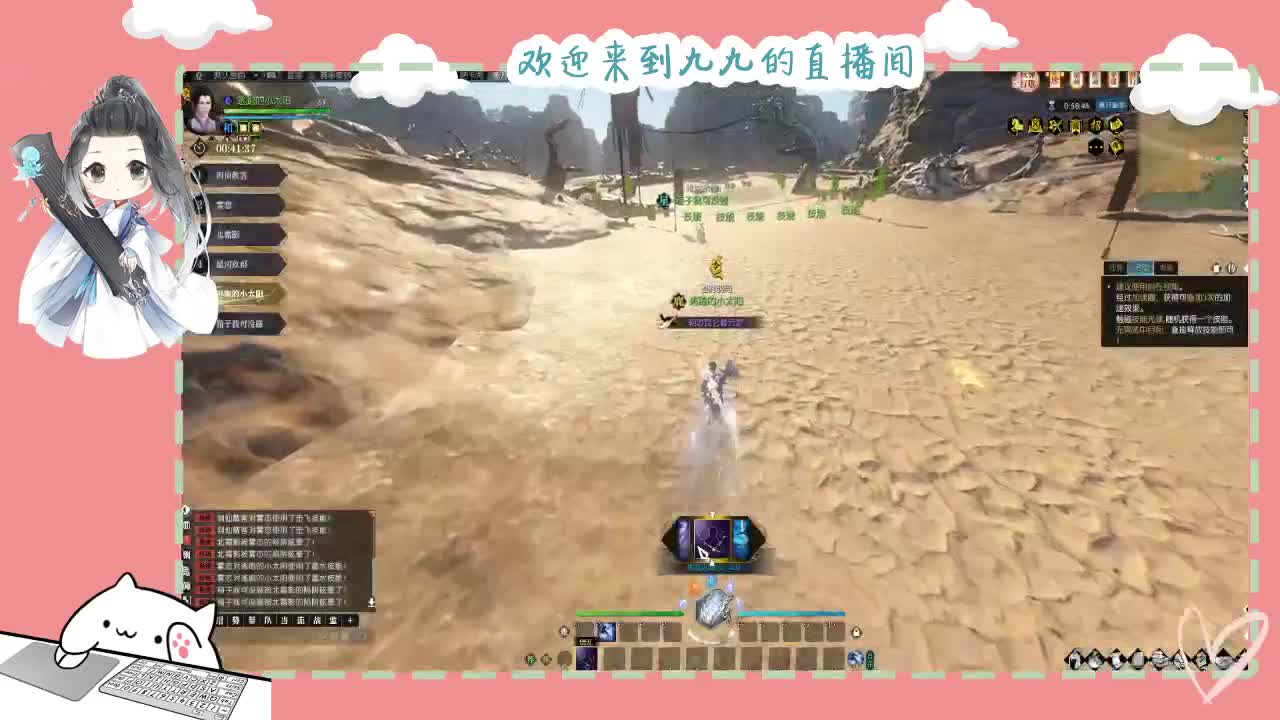Select the highlighted center card in the card picker
This screenshot has height=720, width=1280.
pyautogui.click(x=712, y=538)
